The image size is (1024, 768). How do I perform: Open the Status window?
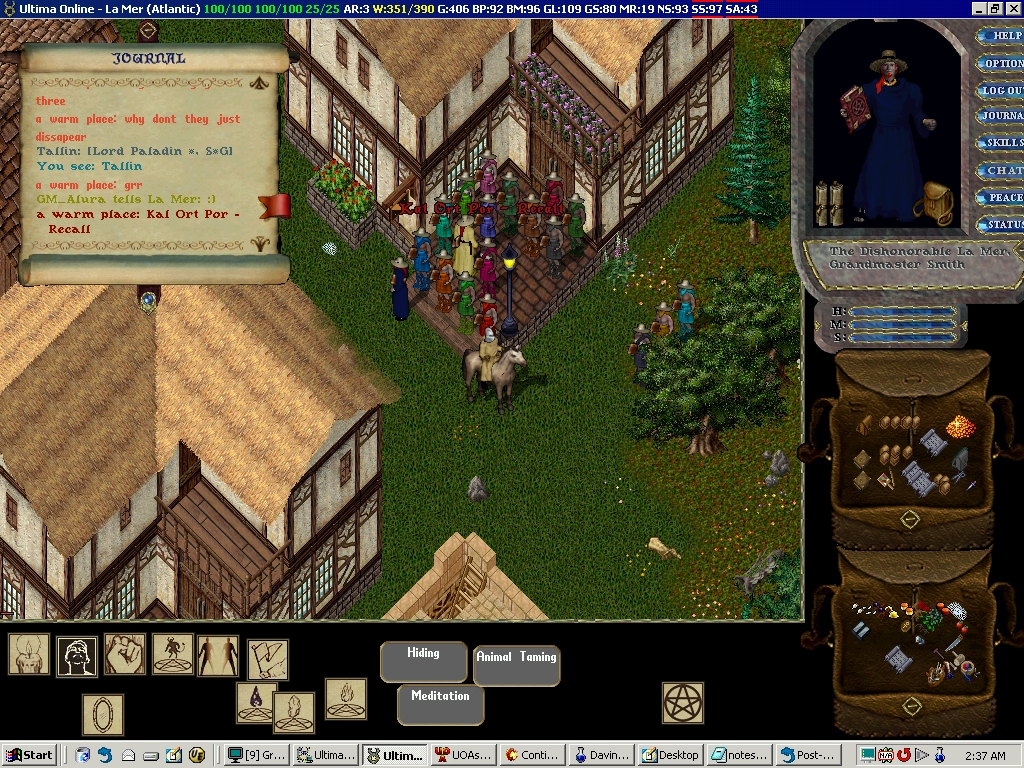(x=1004, y=224)
